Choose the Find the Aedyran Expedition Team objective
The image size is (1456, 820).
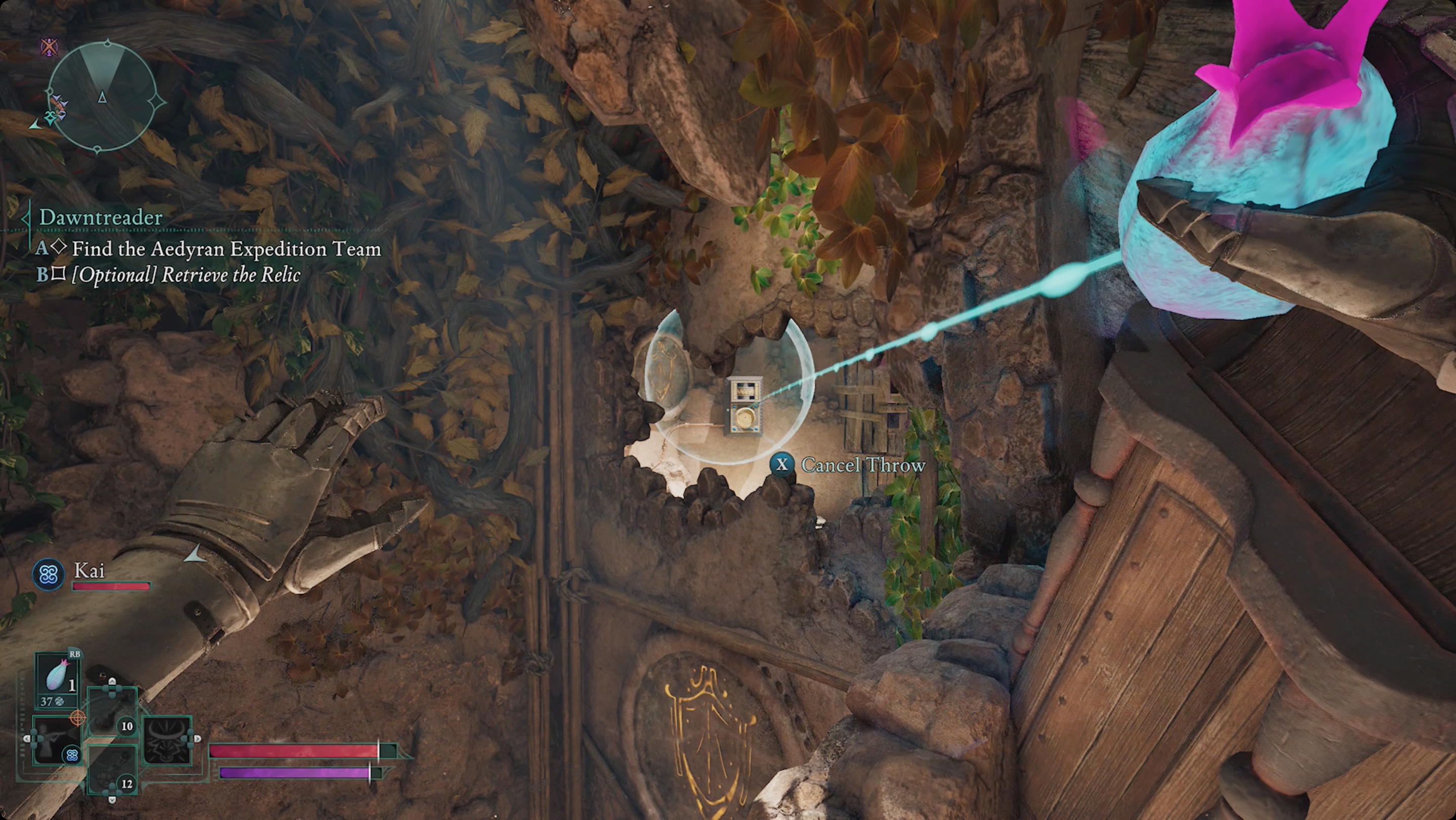coord(226,249)
